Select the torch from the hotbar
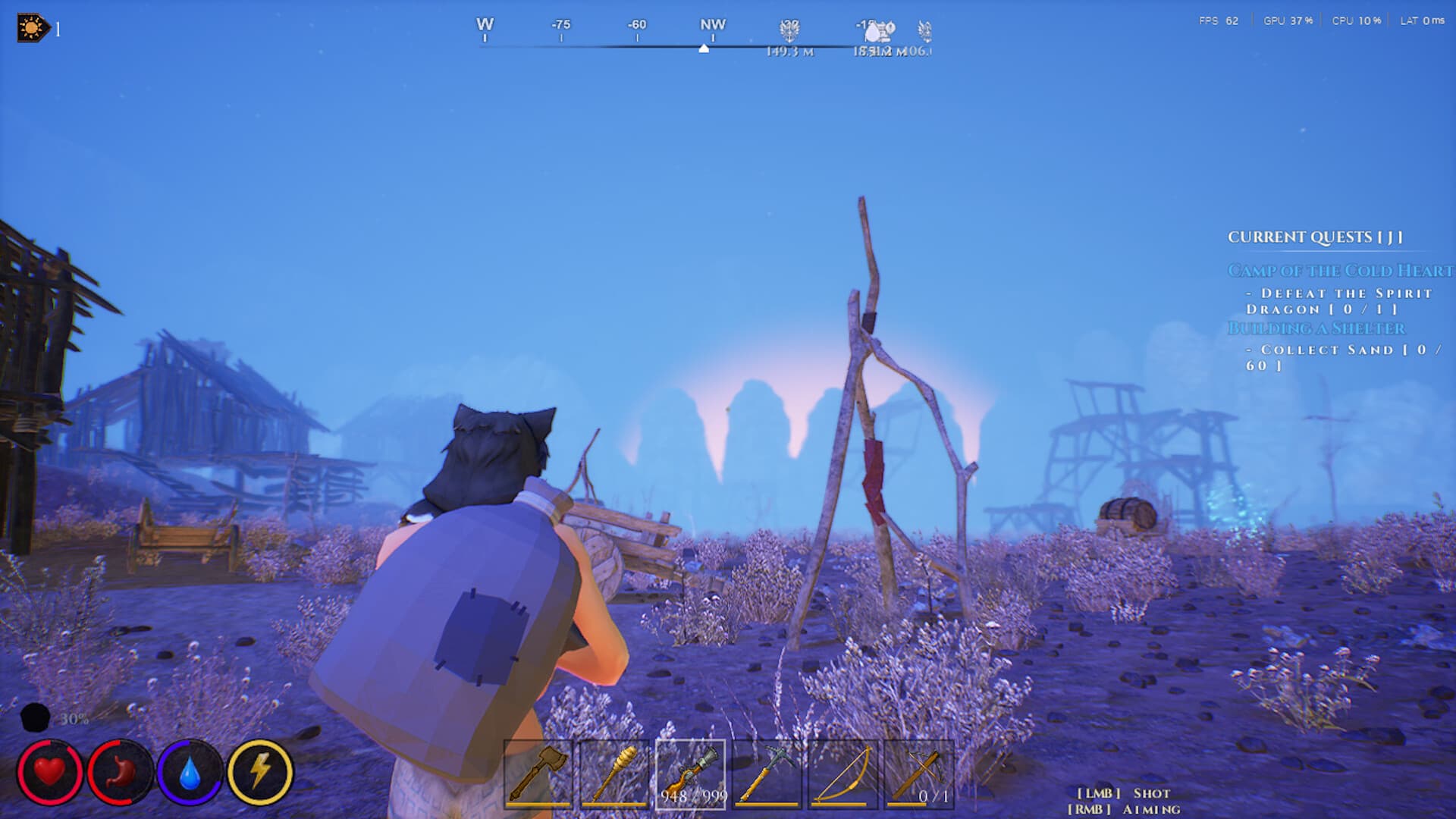This screenshot has height=819, width=1456. 616,773
